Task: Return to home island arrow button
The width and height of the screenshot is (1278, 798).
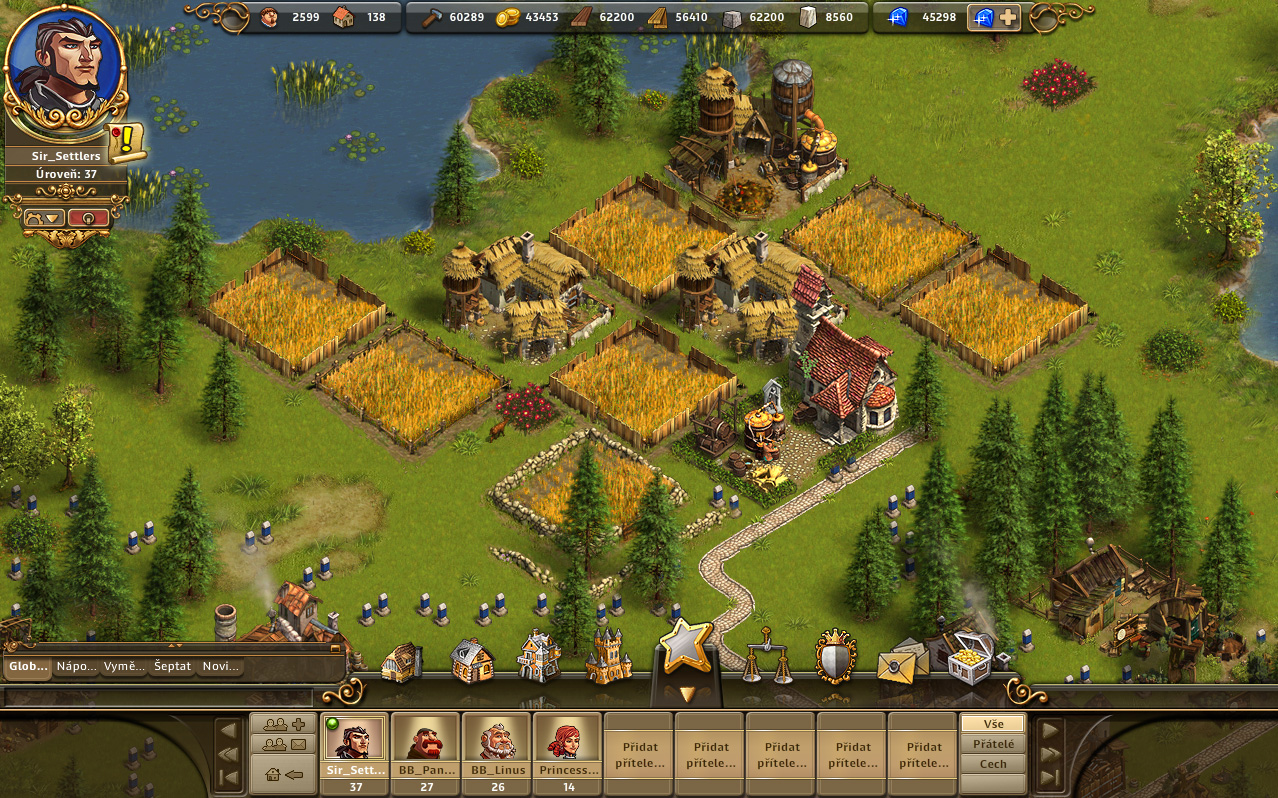Action: coord(284,774)
